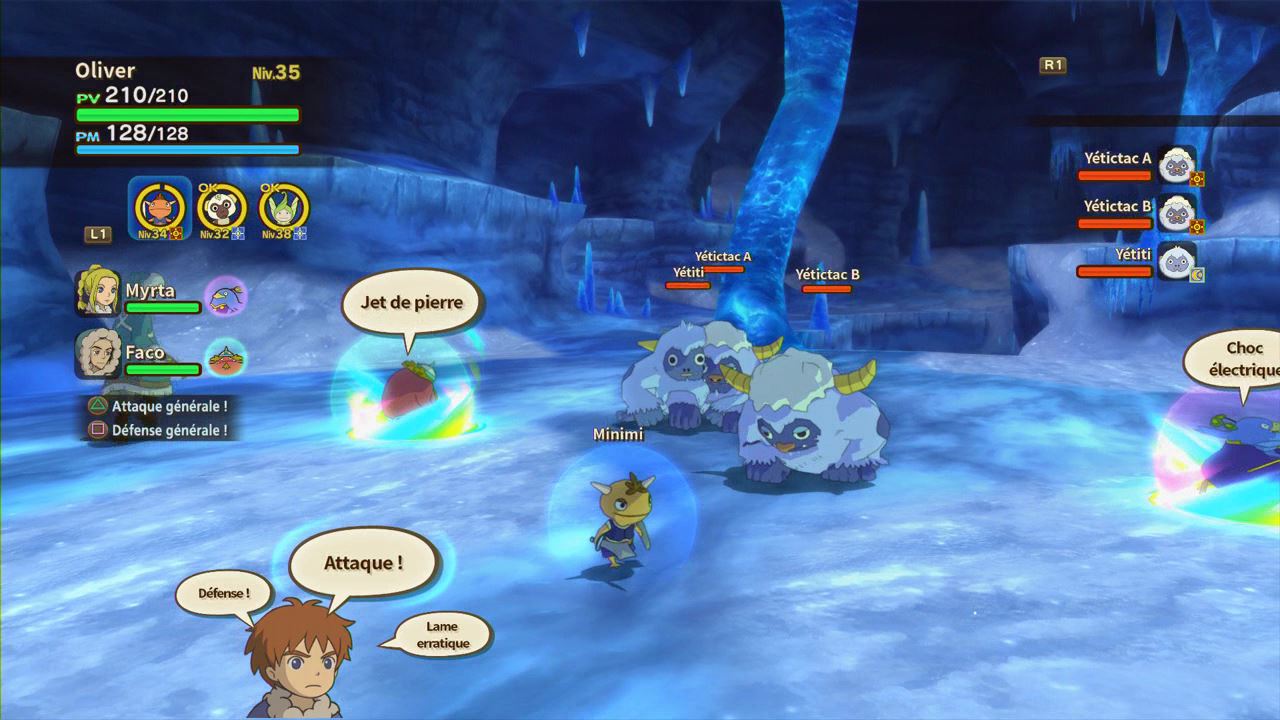Screen dimensions: 1280x720
Task: Switch to the level 38 familiar
Action: tap(283, 208)
